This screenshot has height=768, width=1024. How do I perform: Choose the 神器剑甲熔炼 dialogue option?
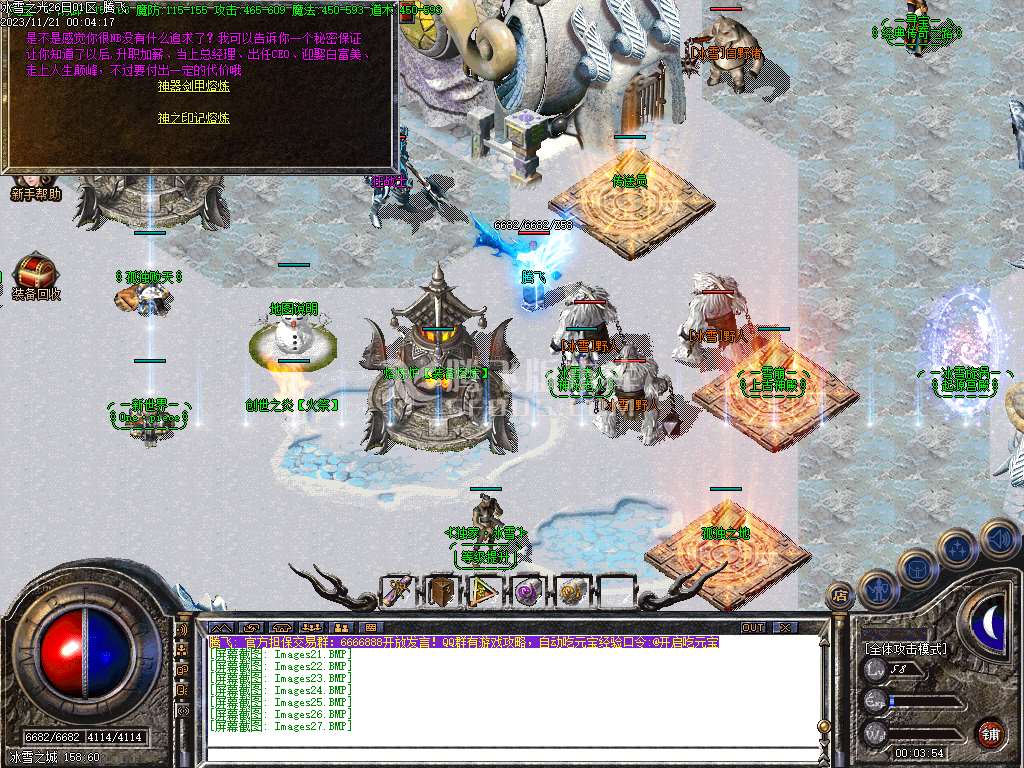click(x=193, y=86)
